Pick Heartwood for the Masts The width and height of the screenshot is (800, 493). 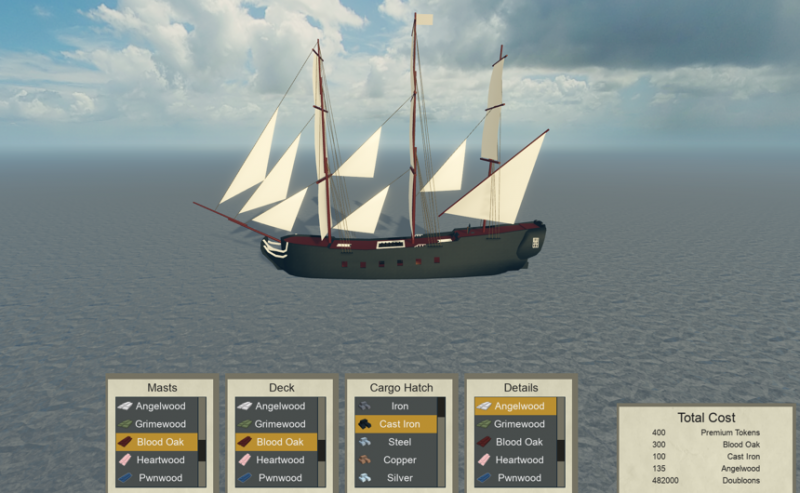pos(156,460)
